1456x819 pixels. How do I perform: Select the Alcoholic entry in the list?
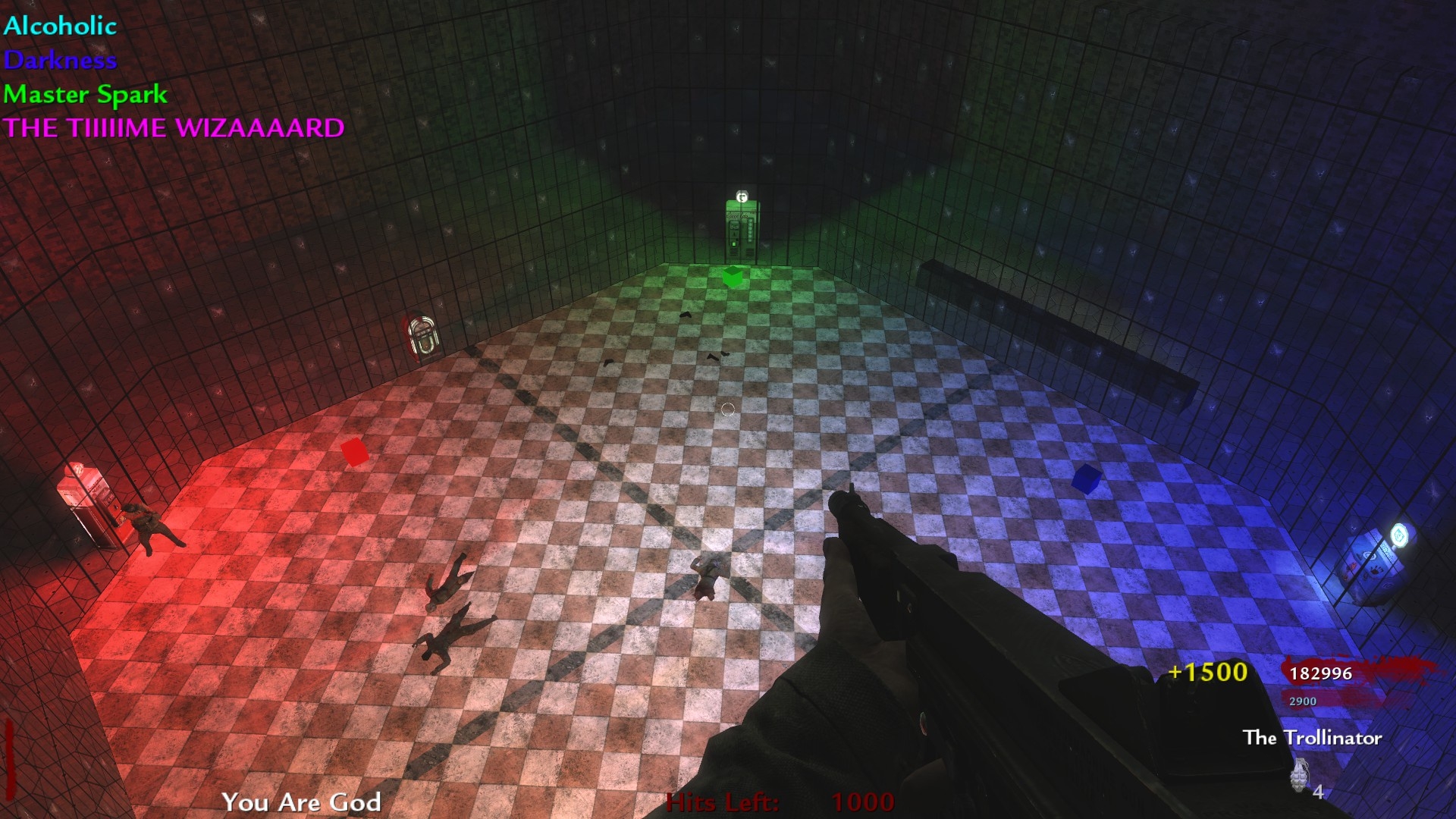tap(60, 26)
